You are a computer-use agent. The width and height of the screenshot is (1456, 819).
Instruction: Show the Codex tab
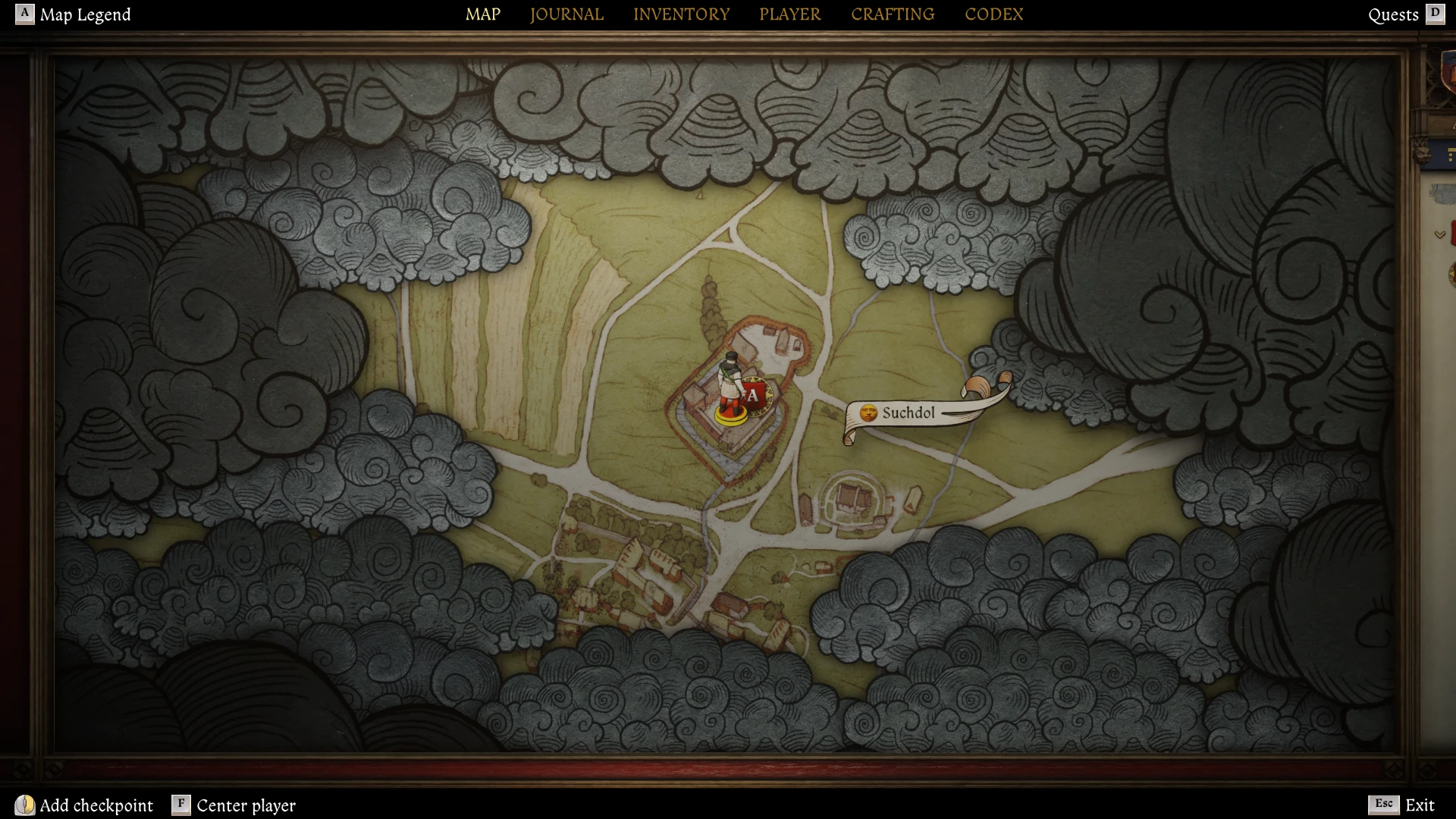[x=993, y=14]
